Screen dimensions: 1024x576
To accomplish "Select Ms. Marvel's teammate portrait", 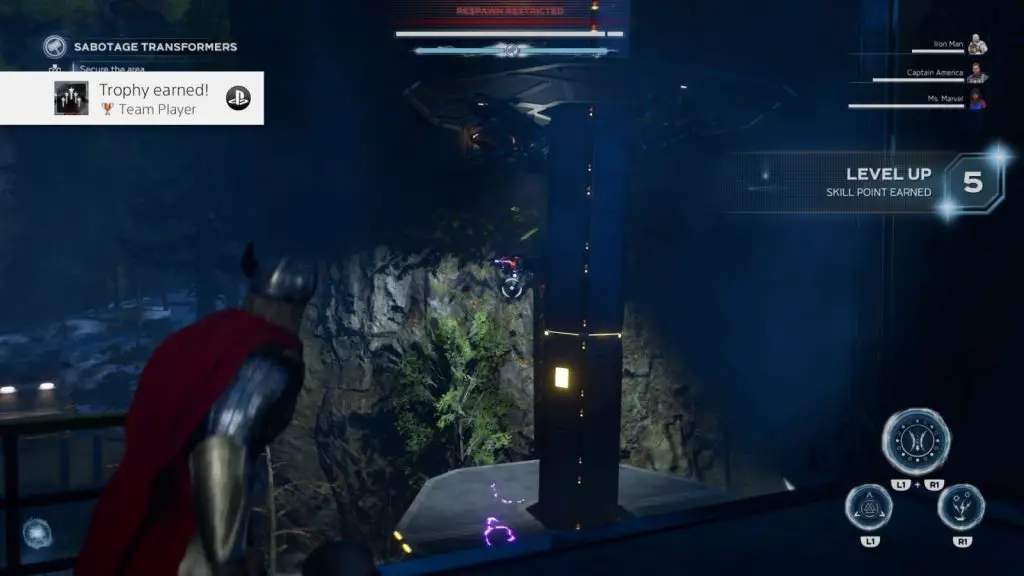I will point(977,100).
